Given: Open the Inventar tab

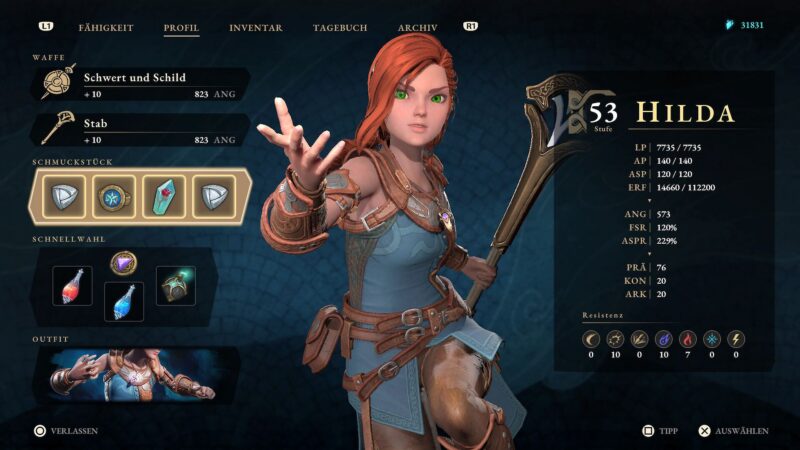Looking at the screenshot, I should pyautogui.click(x=255, y=27).
